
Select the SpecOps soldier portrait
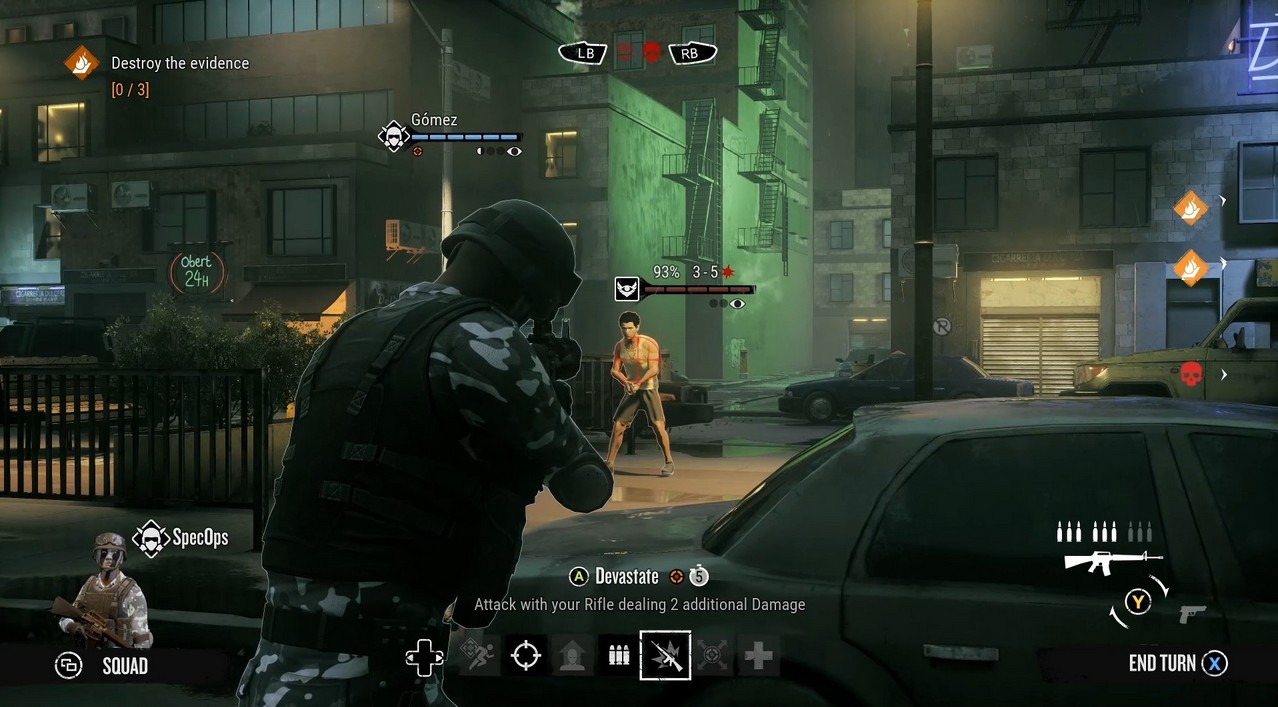click(105, 592)
